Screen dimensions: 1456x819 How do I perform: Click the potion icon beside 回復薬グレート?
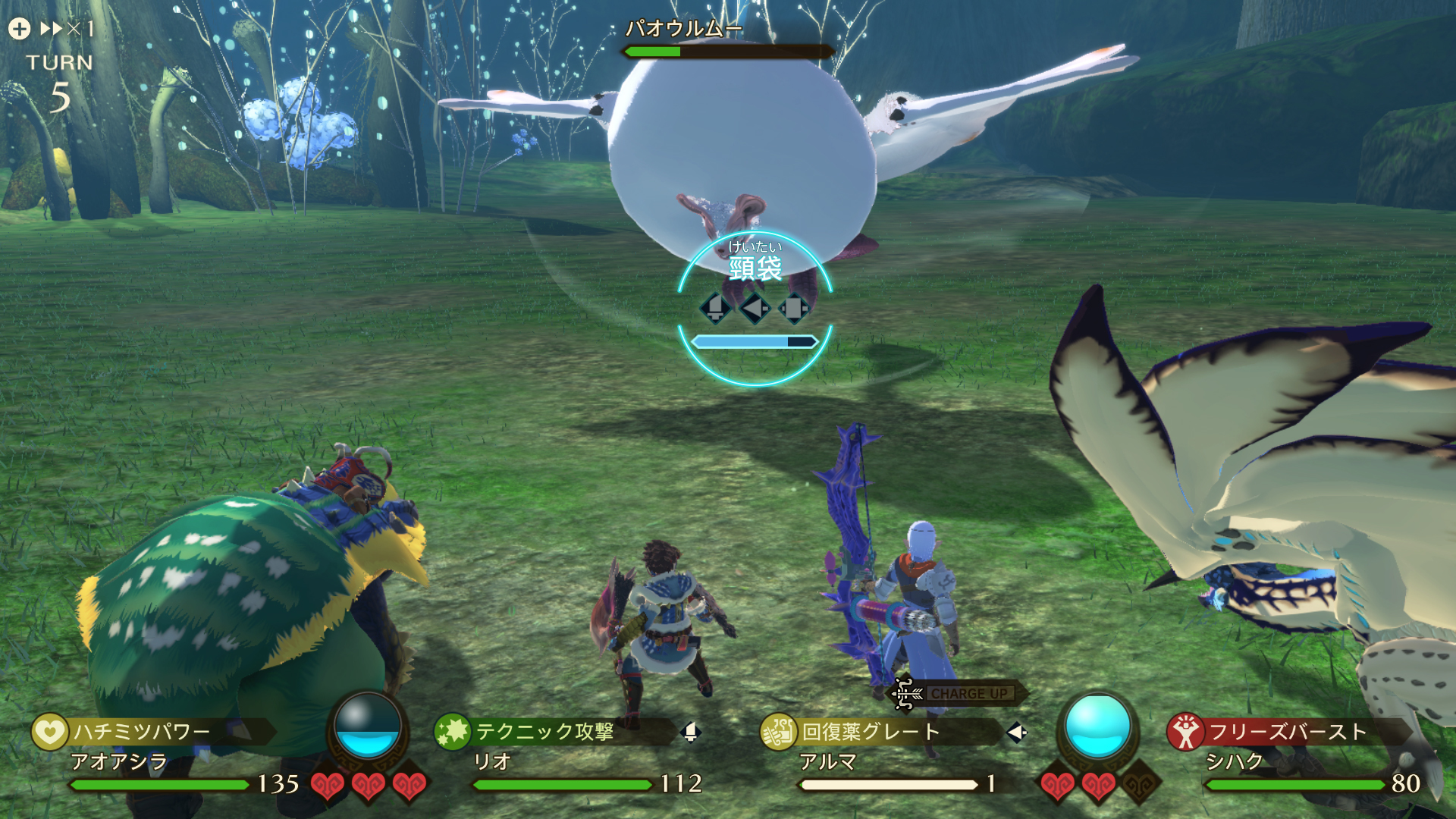778,732
